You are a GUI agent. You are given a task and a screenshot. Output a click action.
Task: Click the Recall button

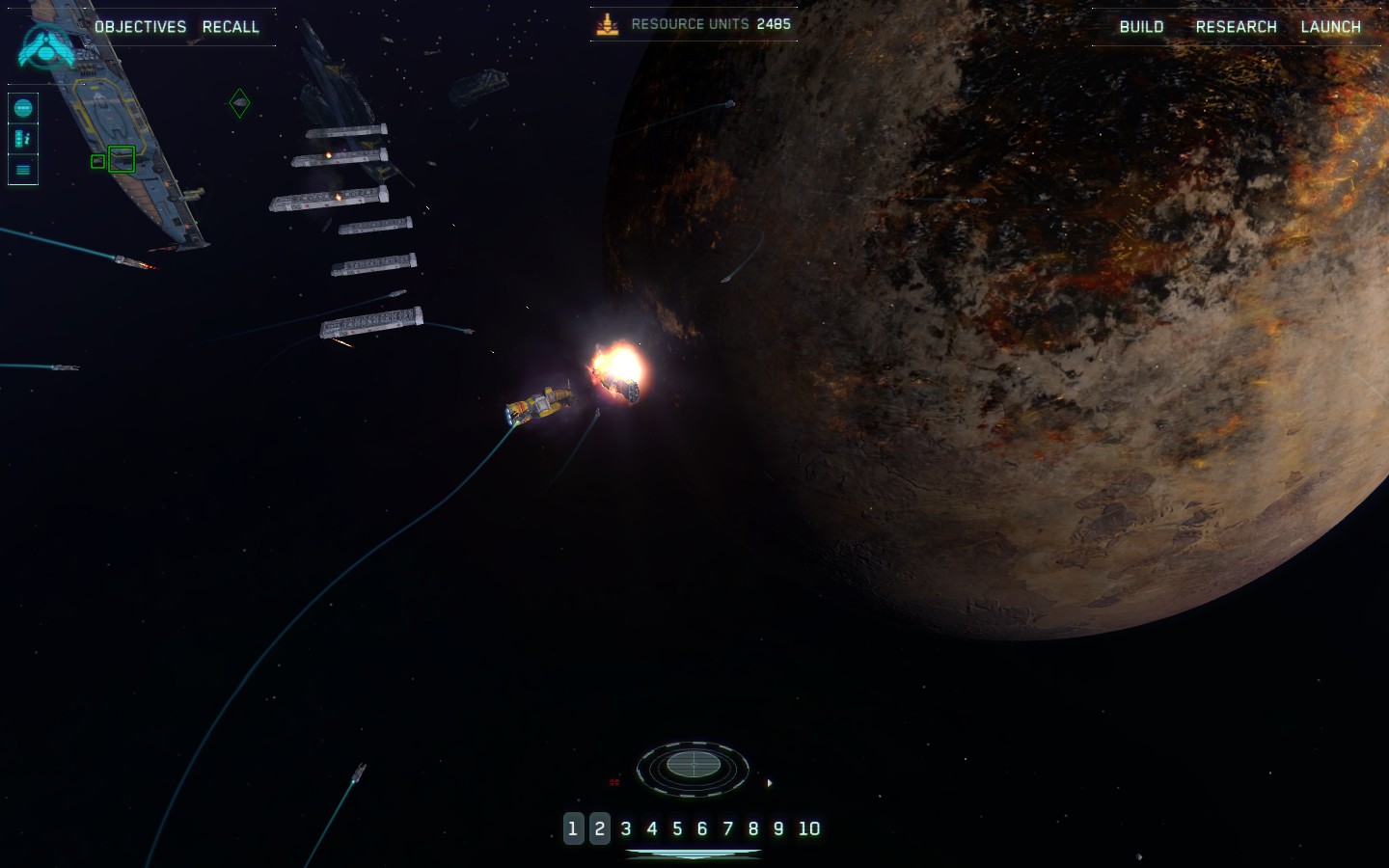[x=231, y=27]
